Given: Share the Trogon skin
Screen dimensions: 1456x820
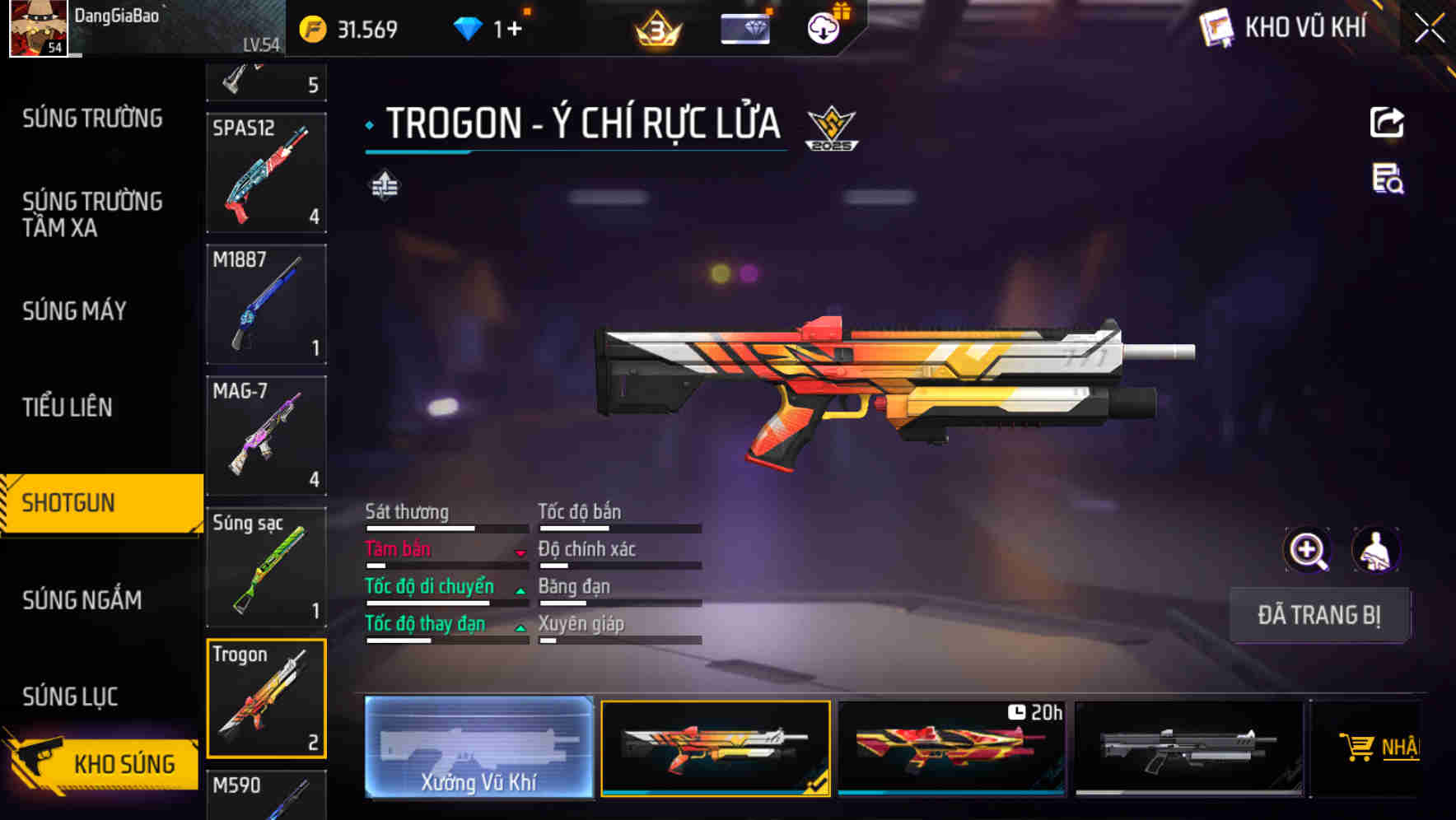Looking at the screenshot, I should (x=1387, y=123).
